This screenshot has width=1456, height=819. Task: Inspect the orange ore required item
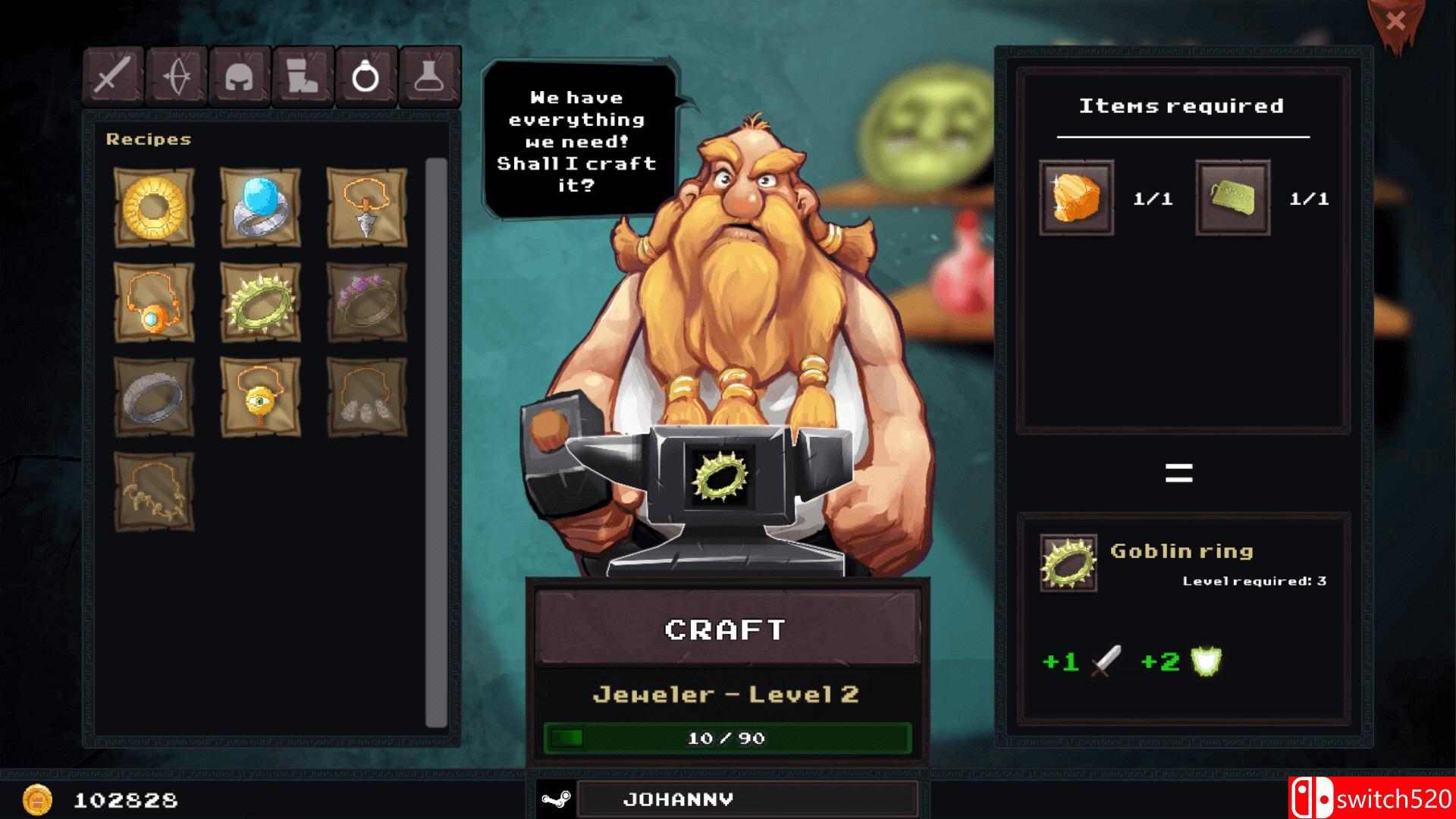1076,197
